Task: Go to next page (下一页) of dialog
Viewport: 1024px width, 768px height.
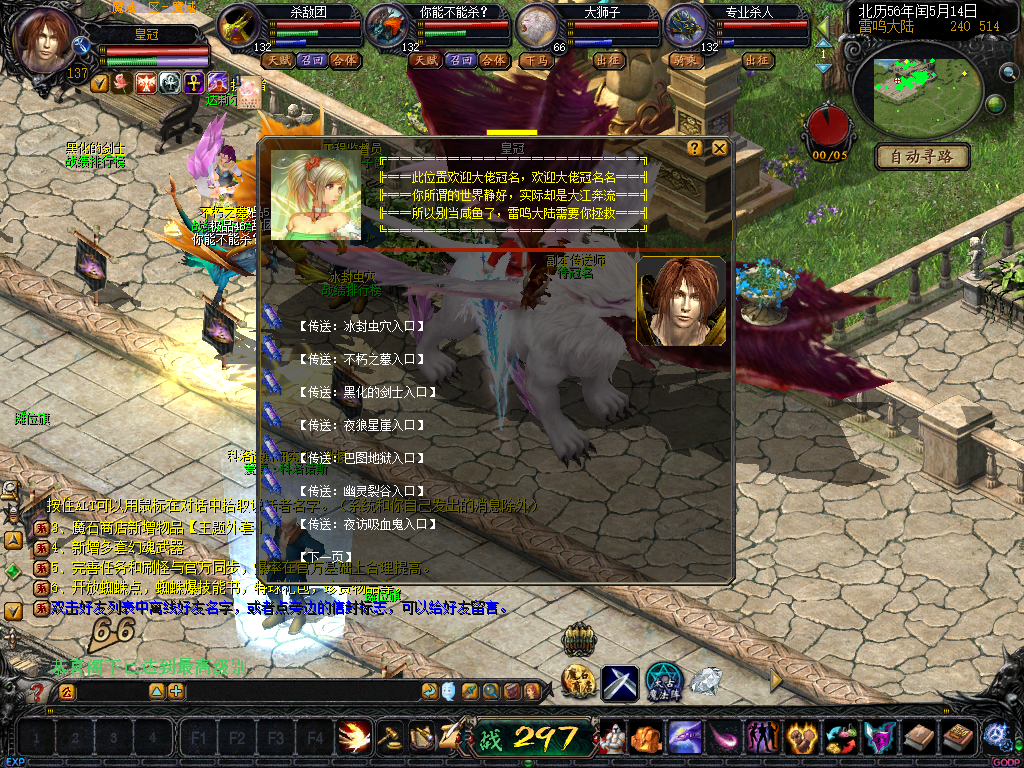Action: point(324,557)
